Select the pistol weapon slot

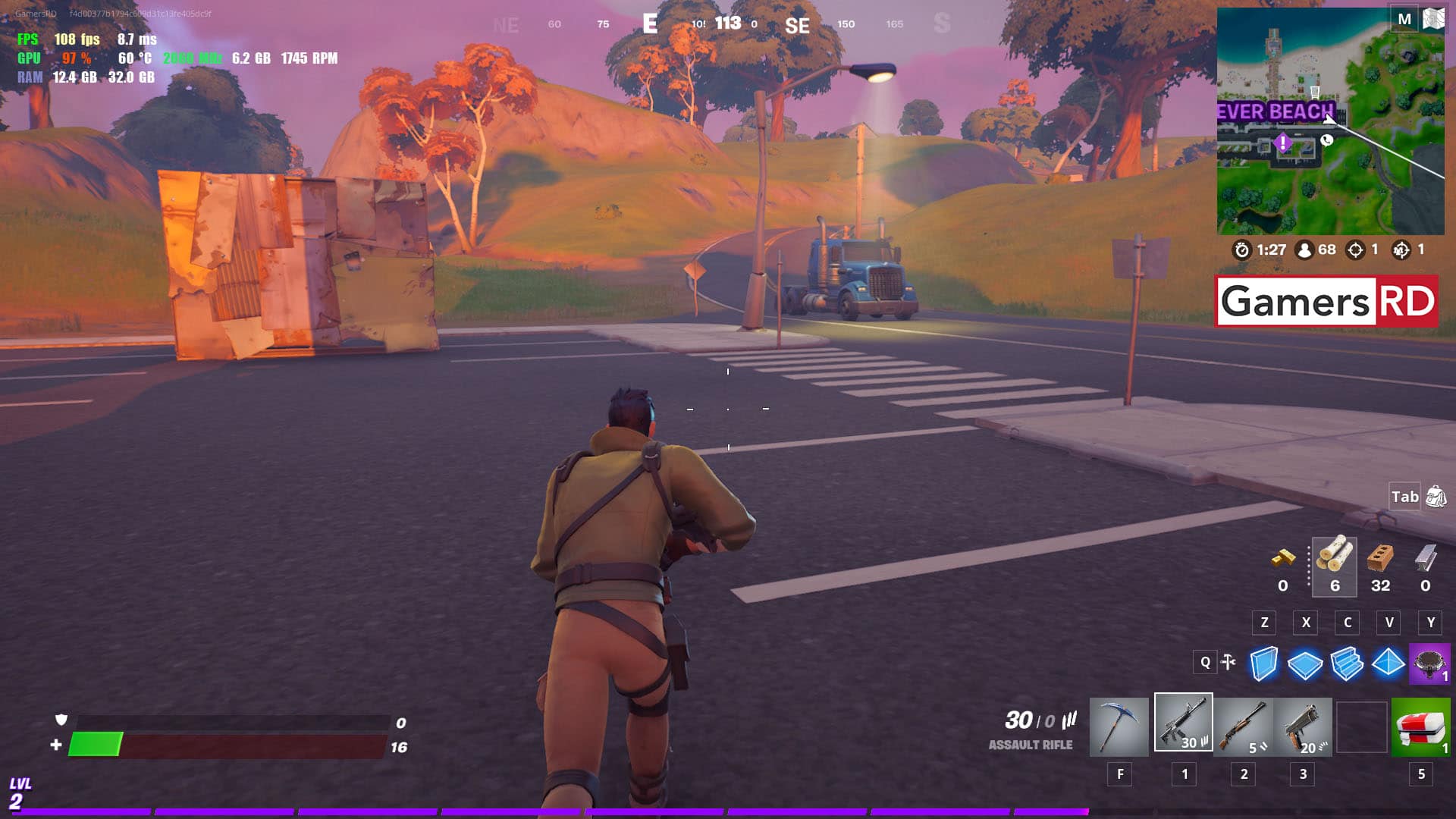click(x=1304, y=727)
